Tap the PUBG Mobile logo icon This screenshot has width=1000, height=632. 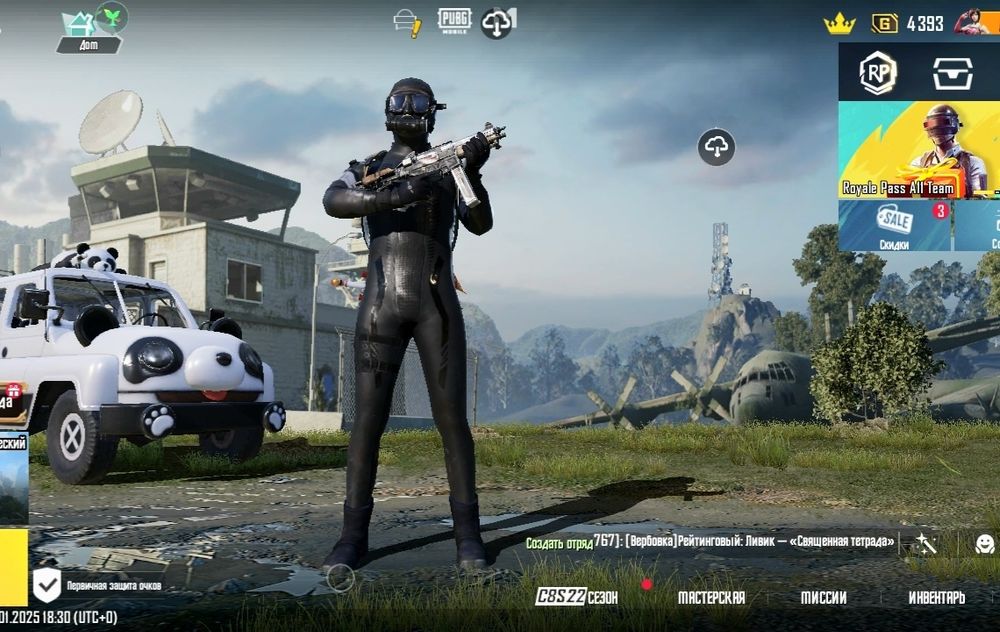pos(454,21)
